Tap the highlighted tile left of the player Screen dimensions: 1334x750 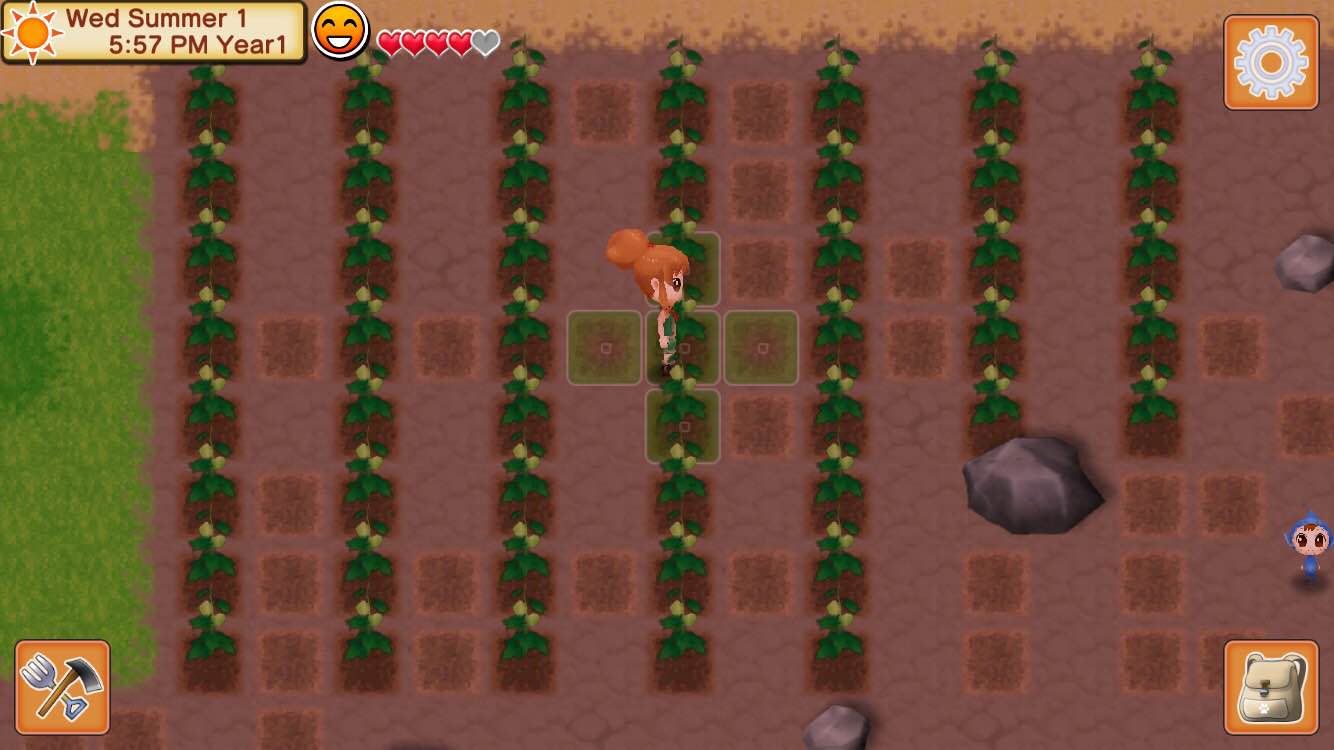tap(604, 348)
